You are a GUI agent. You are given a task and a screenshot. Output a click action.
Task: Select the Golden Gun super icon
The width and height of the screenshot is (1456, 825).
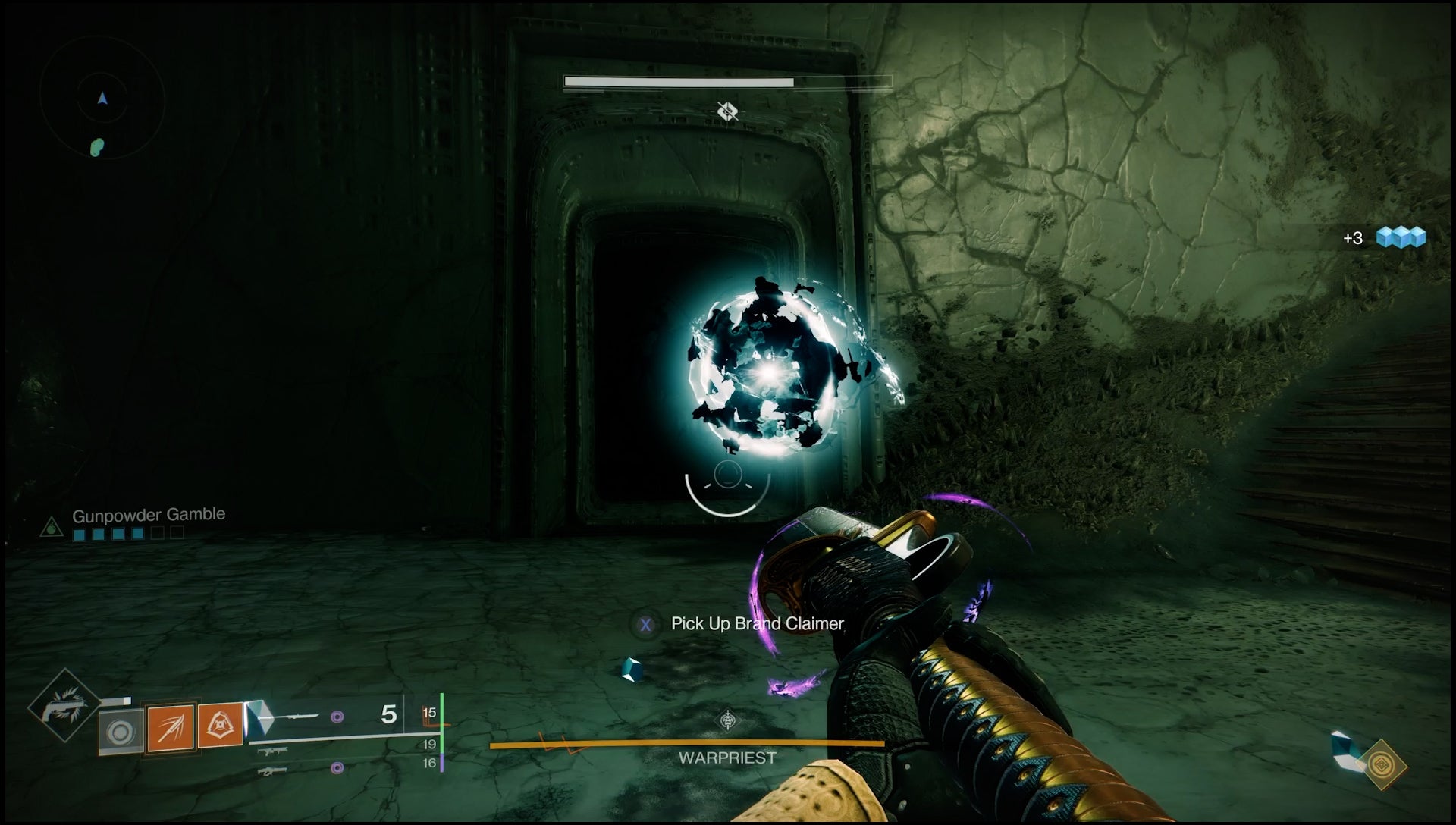pyautogui.click(x=63, y=707)
